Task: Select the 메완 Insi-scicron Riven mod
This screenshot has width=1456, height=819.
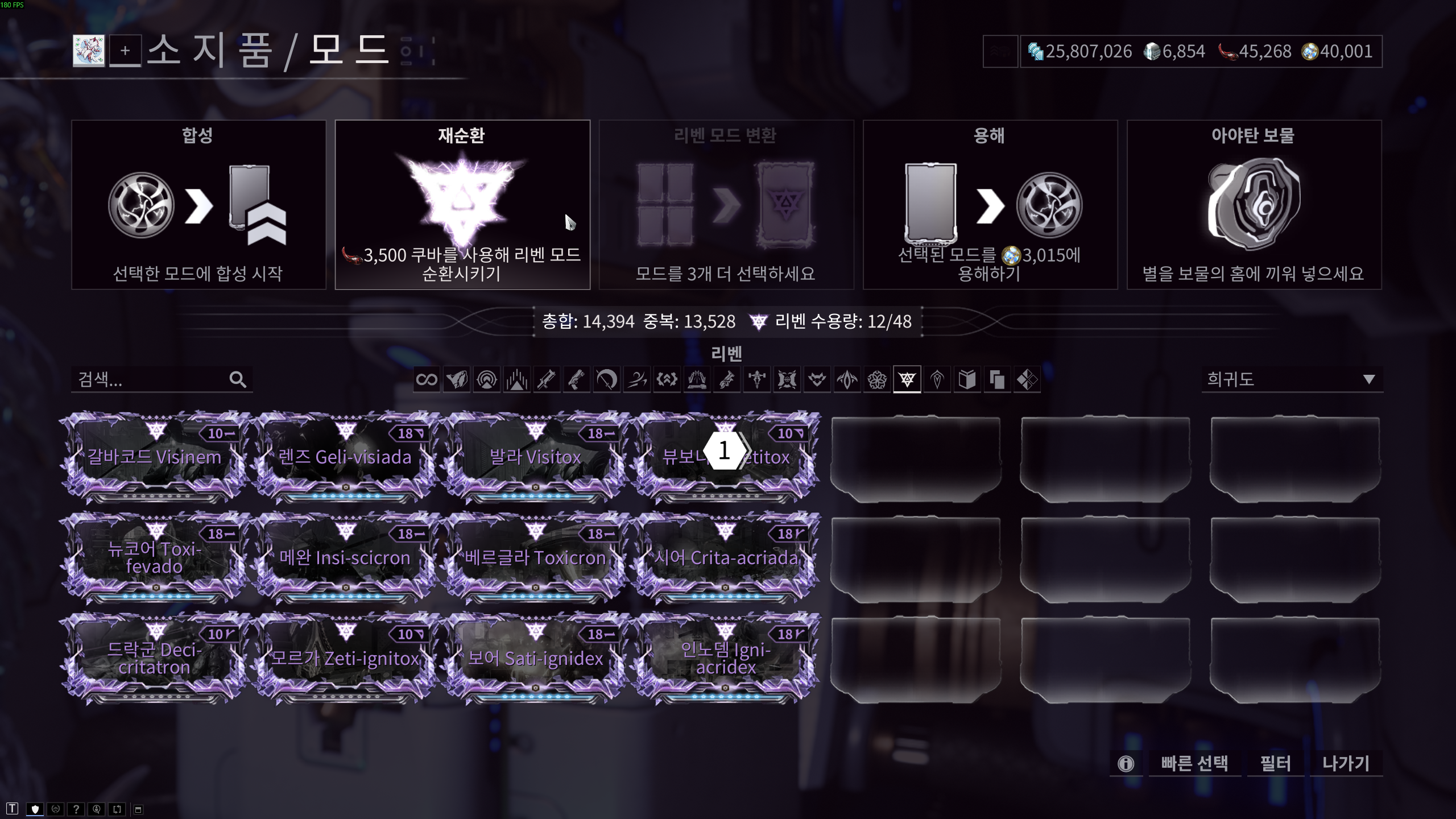Action: [x=345, y=558]
